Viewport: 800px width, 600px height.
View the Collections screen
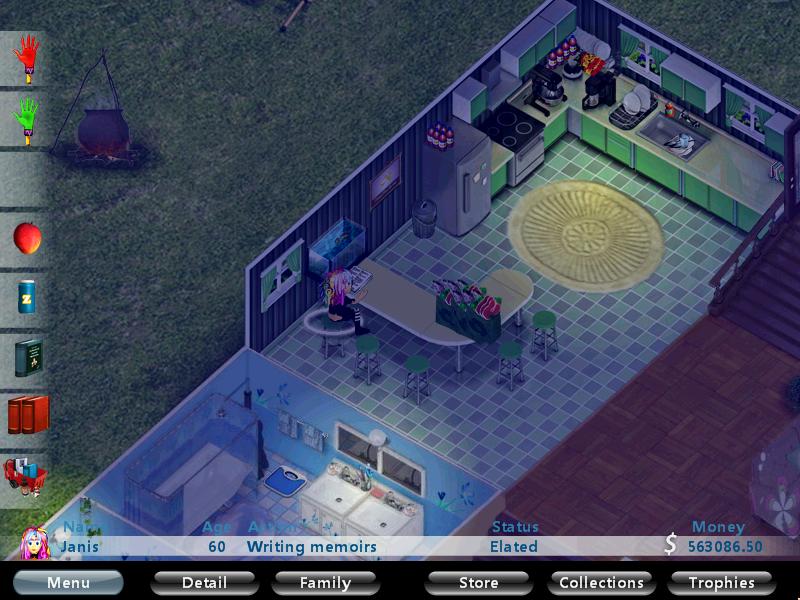pyautogui.click(x=601, y=582)
